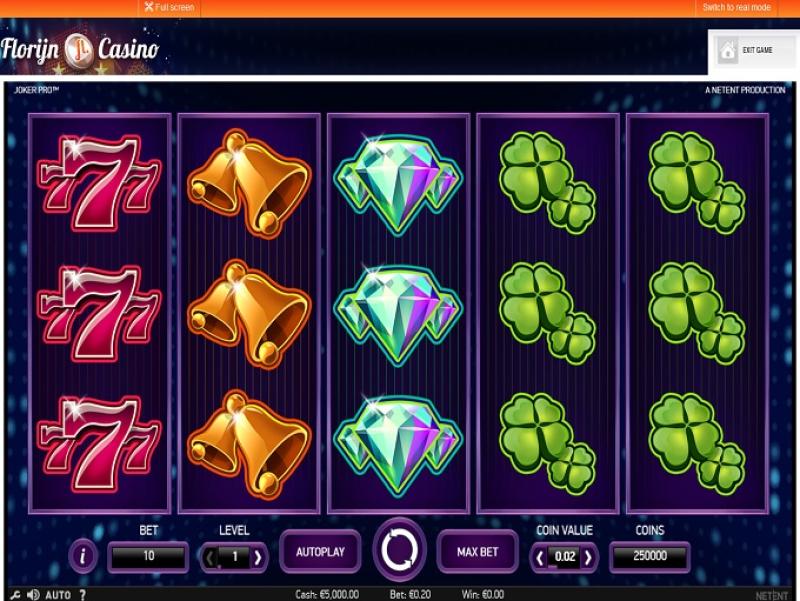The height and width of the screenshot is (601, 800).
Task: Raise the coin value
Action: pyautogui.click(x=588, y=557)
